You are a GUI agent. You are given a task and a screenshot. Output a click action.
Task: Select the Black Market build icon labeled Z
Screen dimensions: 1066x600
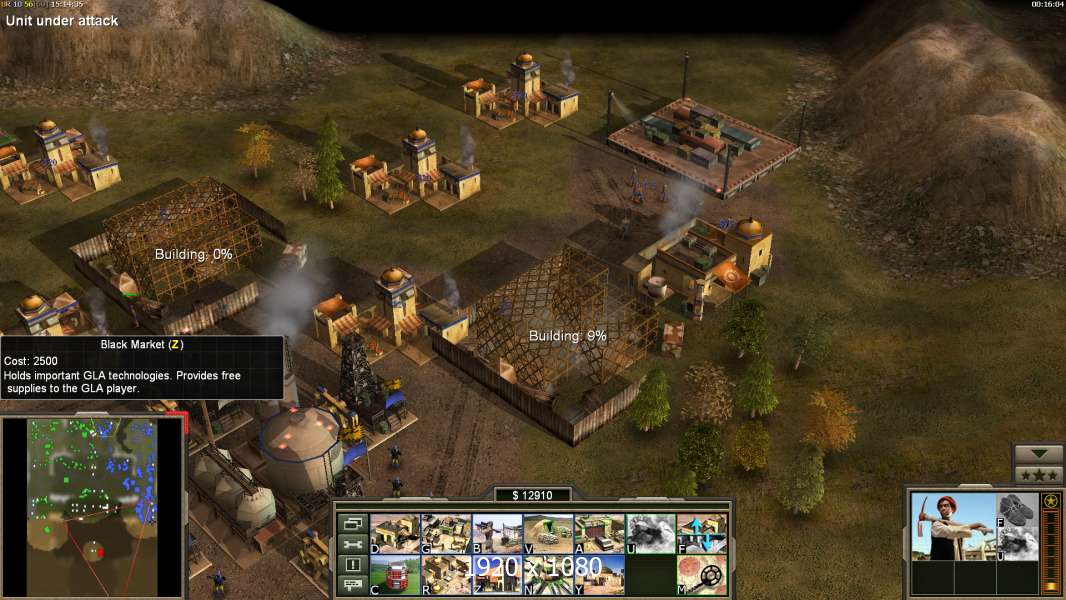pyautogui.click(x=497, y=574)
